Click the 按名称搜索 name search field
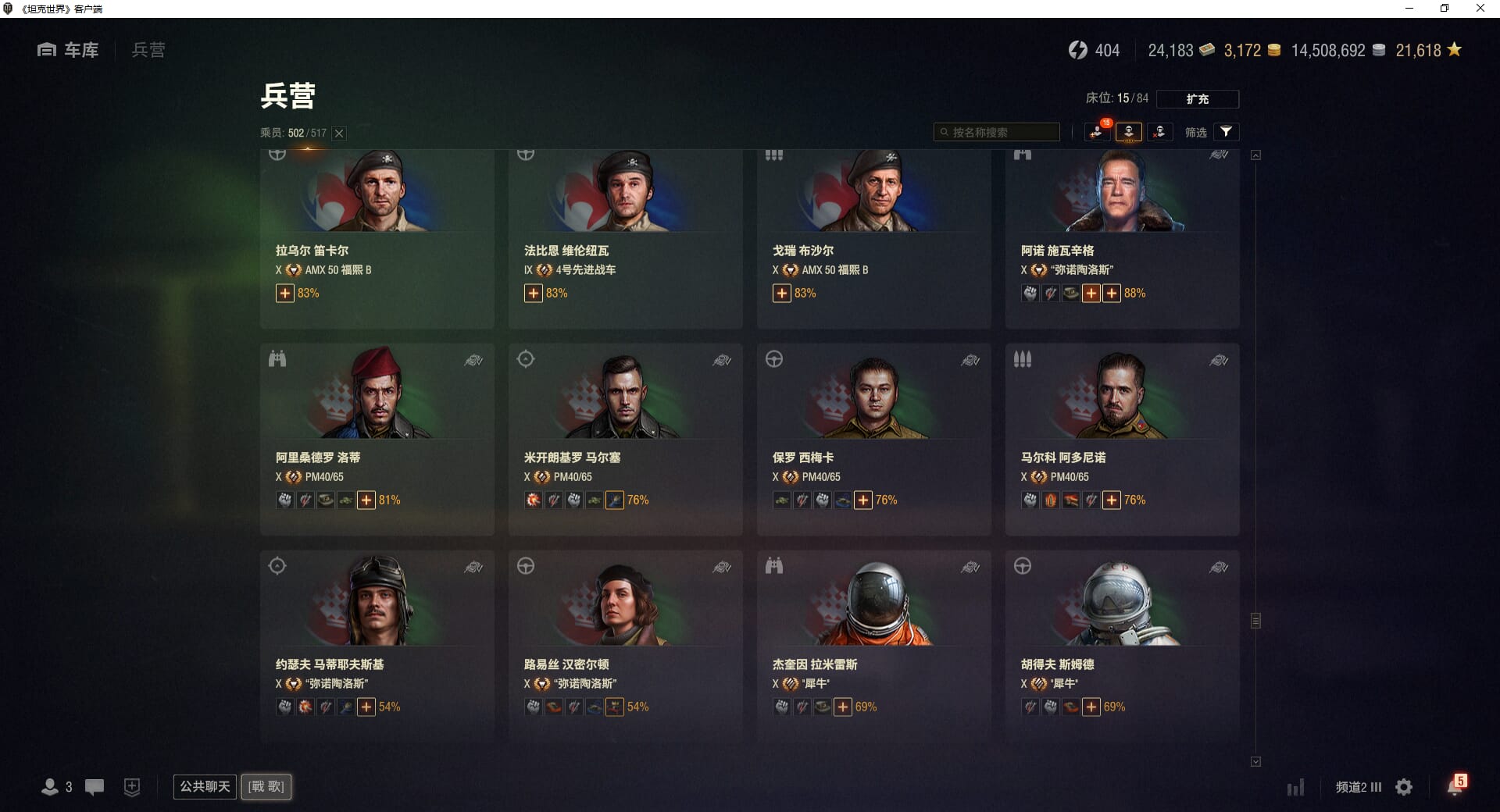 click(x=997, y=133)
